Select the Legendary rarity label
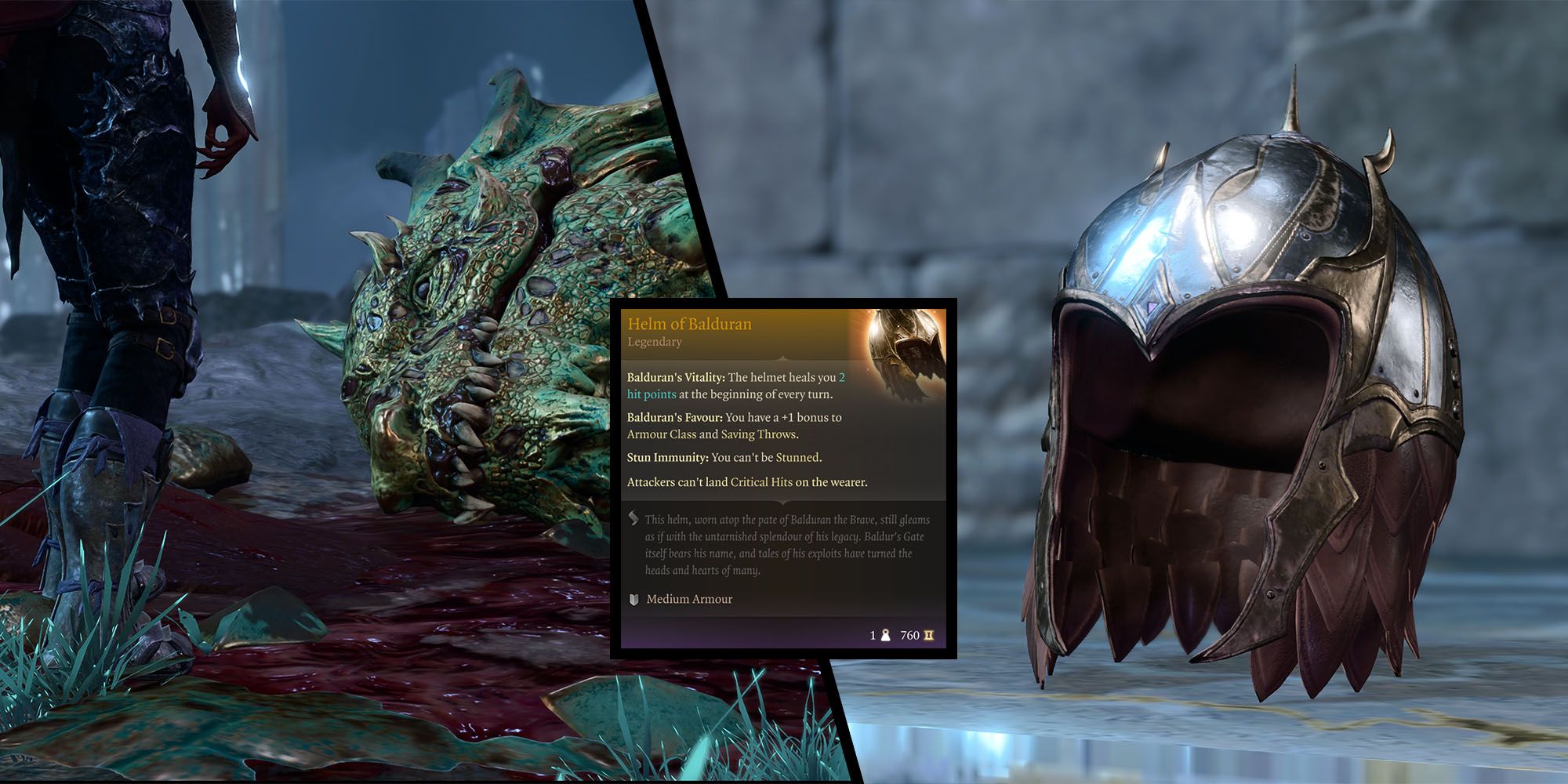This screenshot has width=1568, height=784. click(x=655, y=341)
